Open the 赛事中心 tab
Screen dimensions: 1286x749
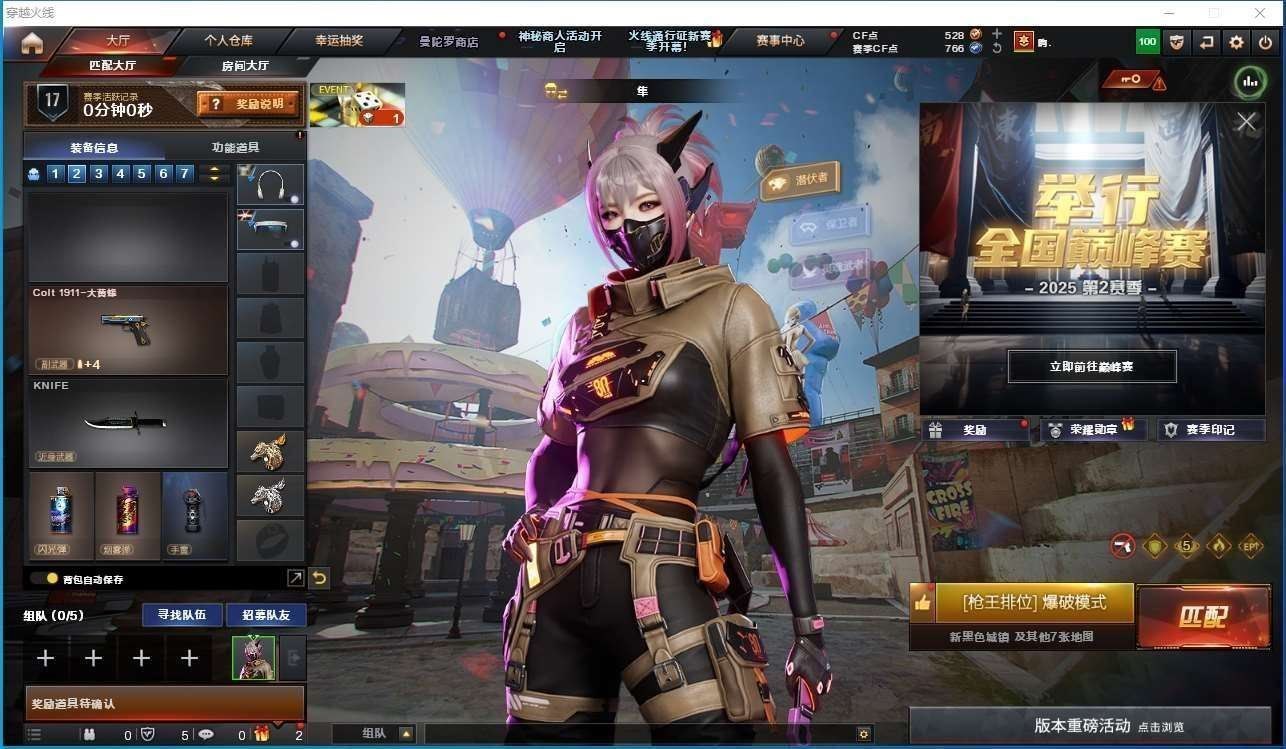(780, 41)
